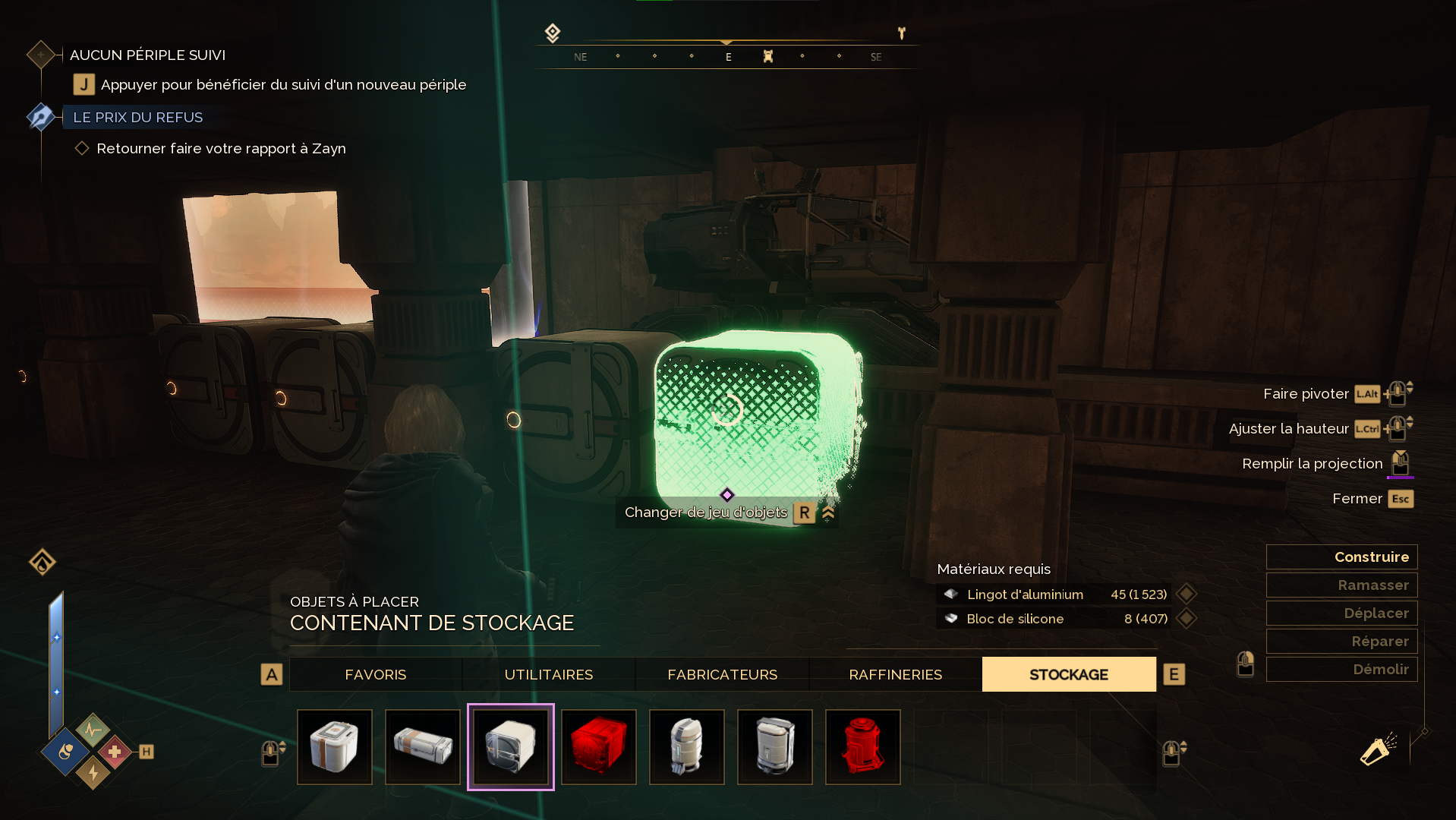Pick the small orange-striped white chest slot
This screenshot has height=820, width=1456.
pyautogui.click(x=335, y=747)
